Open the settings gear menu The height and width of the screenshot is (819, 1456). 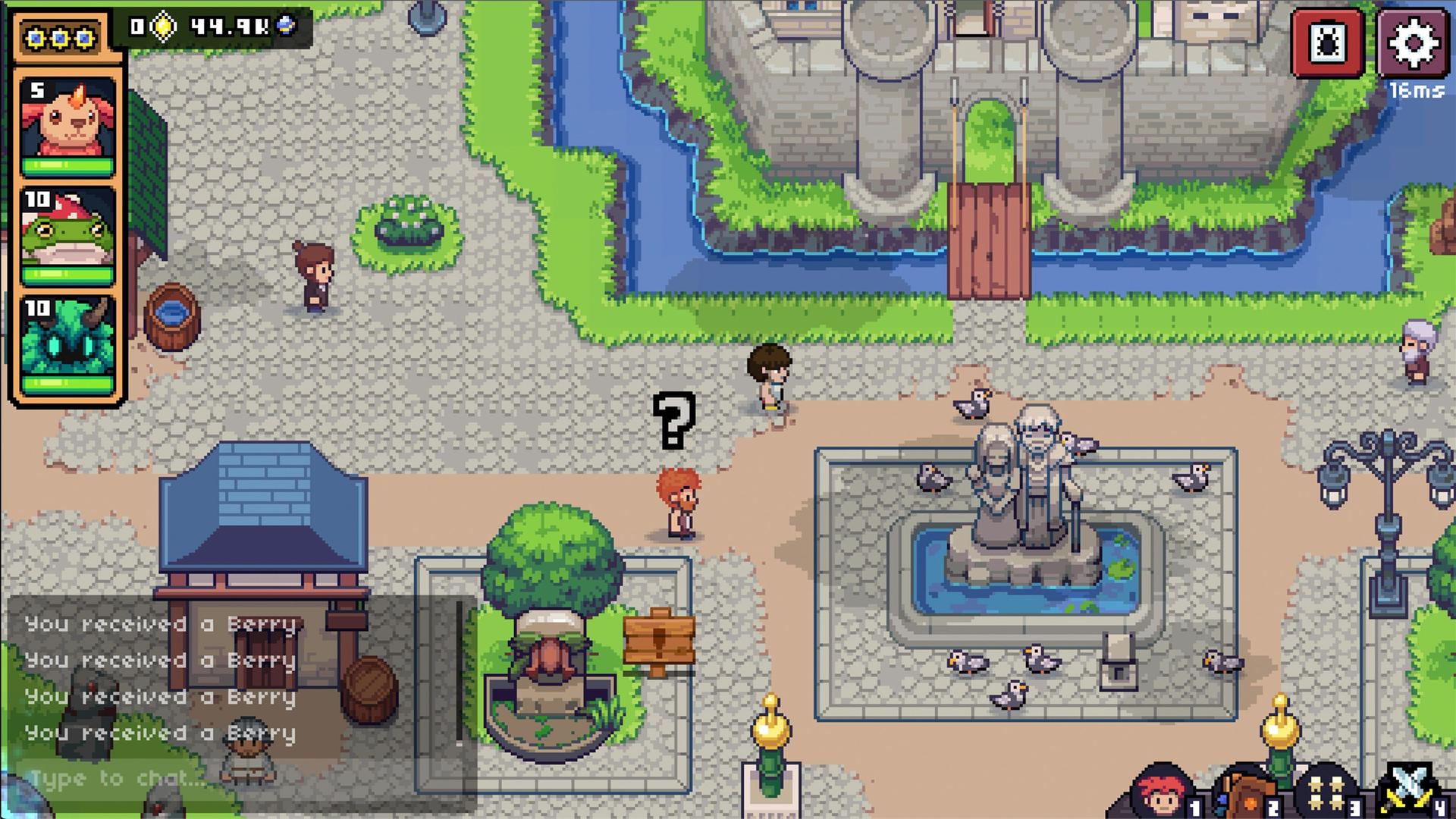pyautogui.click(x=1415, y=42)
